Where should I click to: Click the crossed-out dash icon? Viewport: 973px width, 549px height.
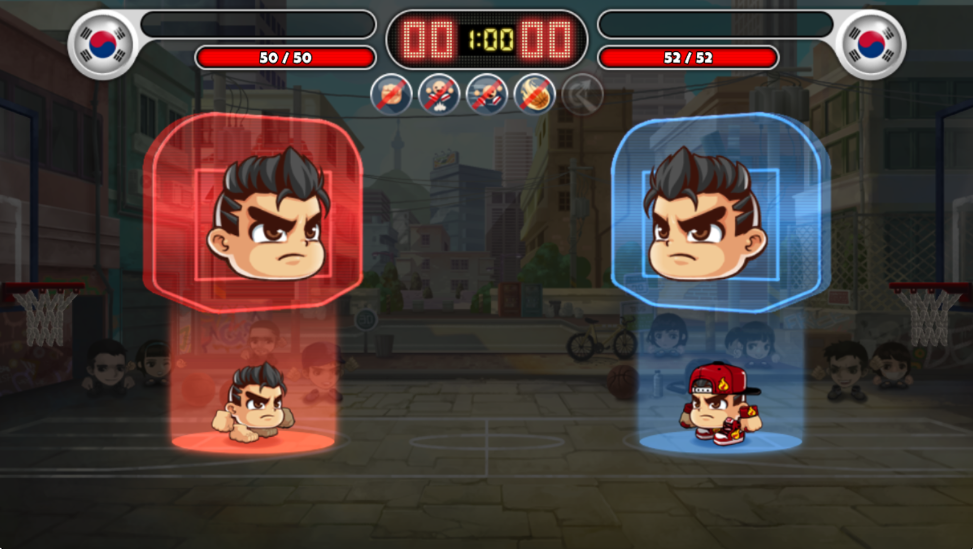pyautogui.click(x=486, y=95)
